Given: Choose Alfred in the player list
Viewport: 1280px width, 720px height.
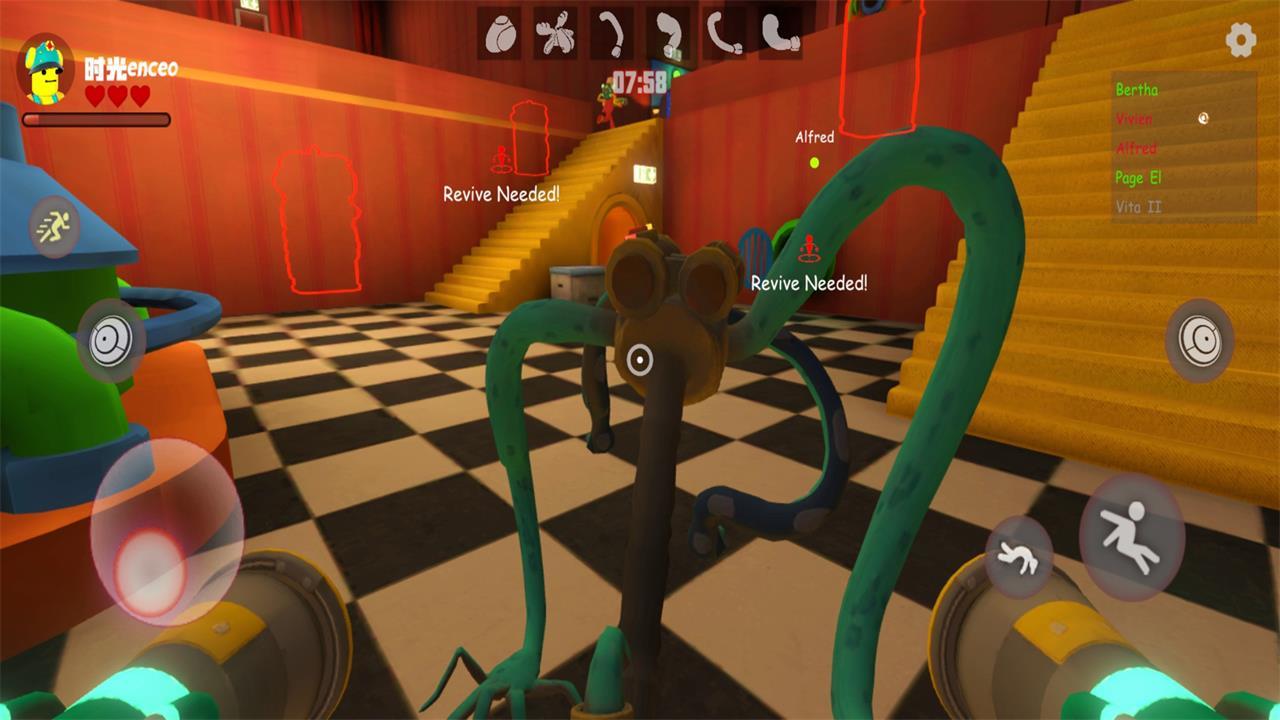Looking at the screenshot, I should click(1136, 148).
